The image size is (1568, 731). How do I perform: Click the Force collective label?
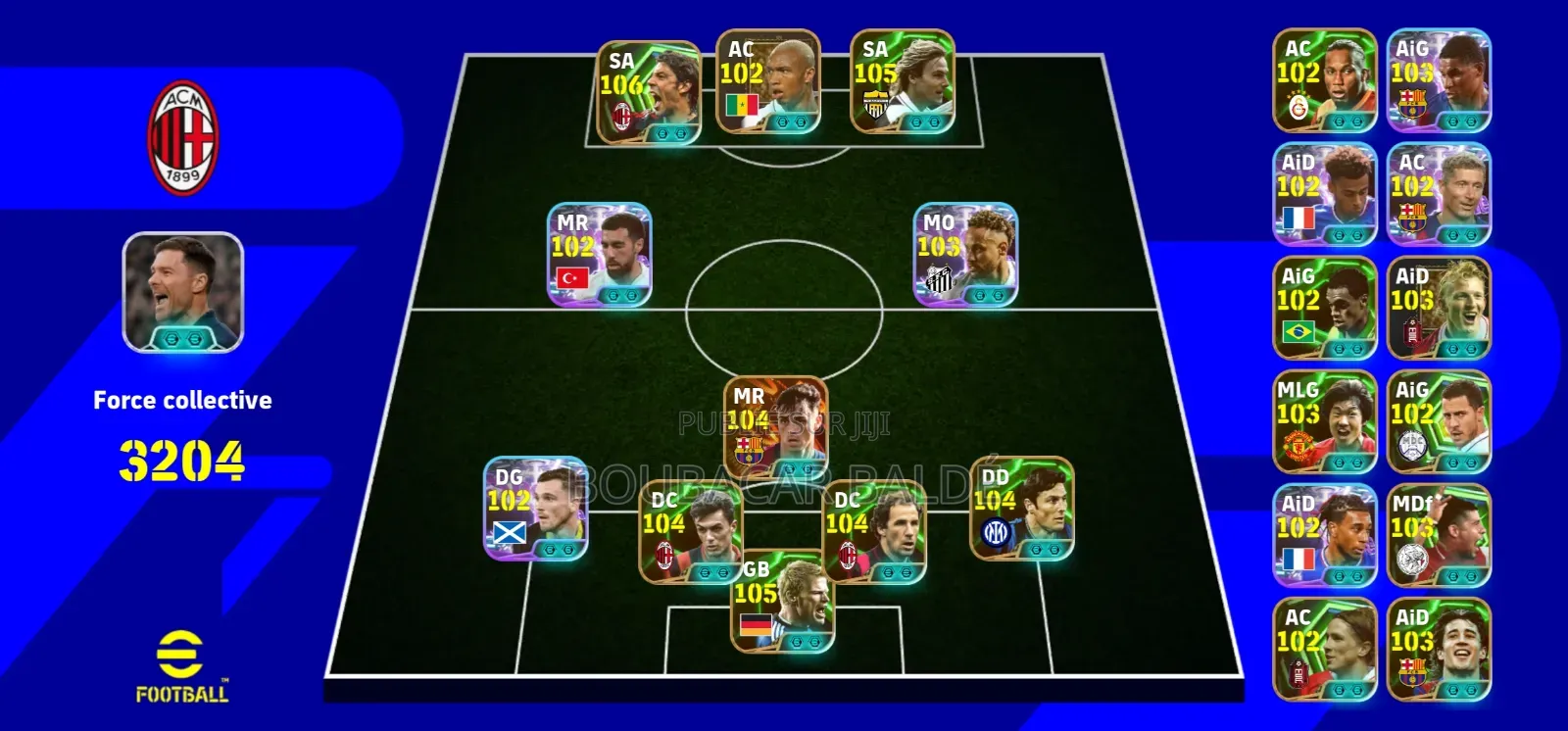coord(182,399)
